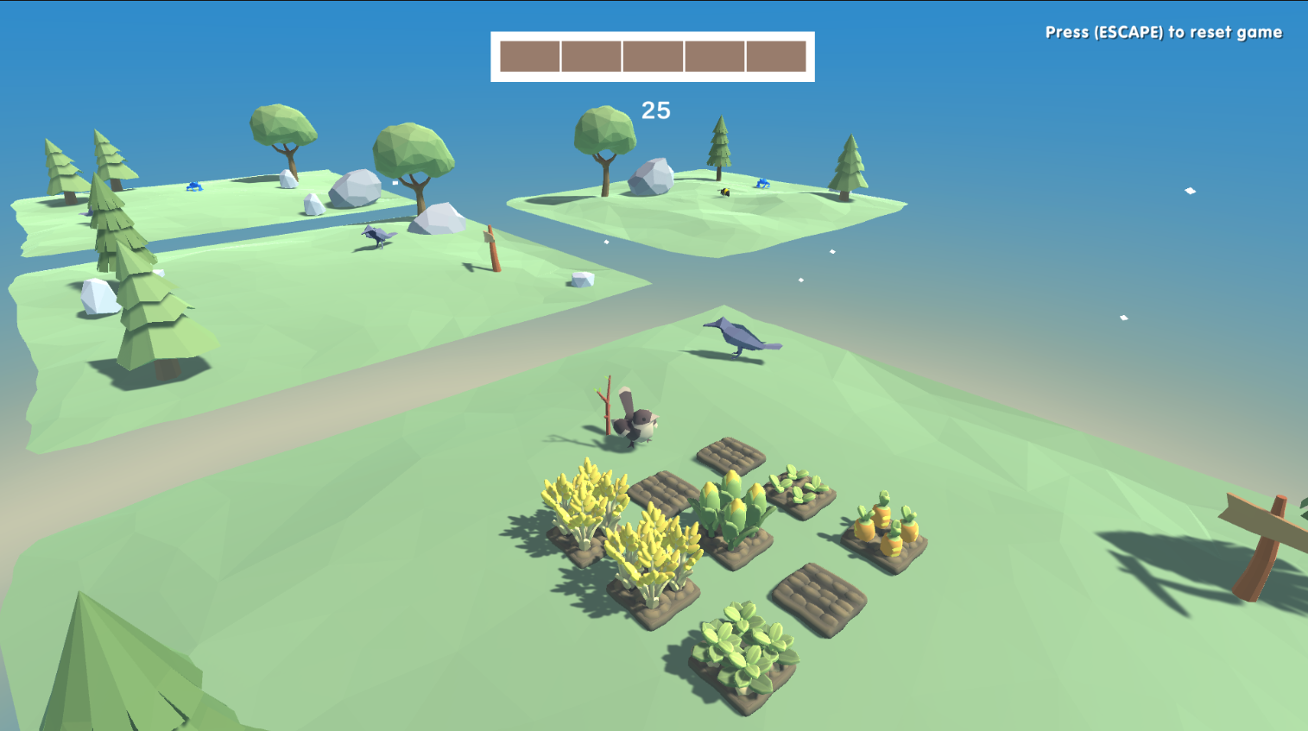Select the fourth inventory slot
The width and height of the screenshot is (1308, 731).
tap(715, 57)
